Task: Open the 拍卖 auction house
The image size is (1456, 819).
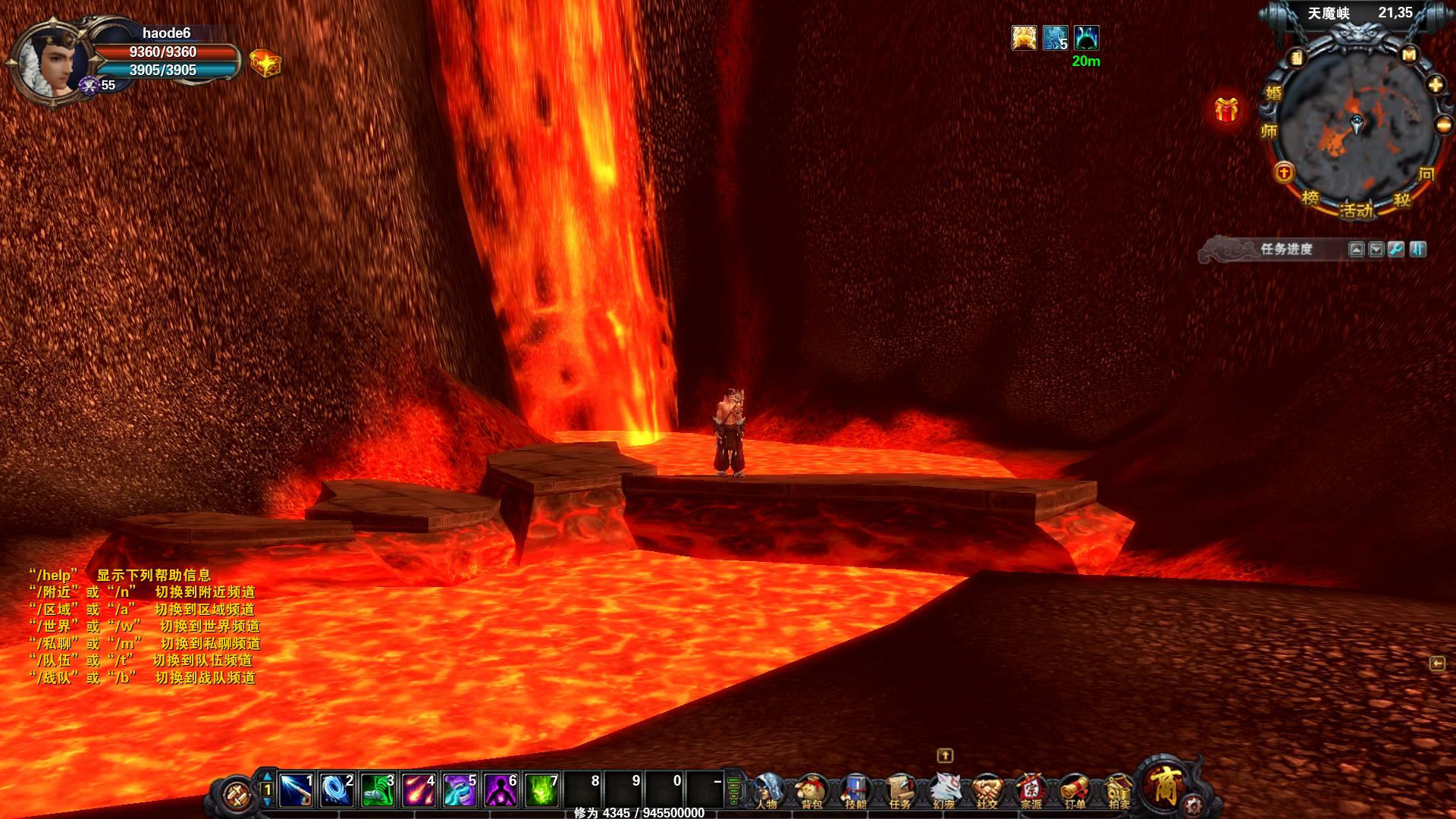Action: coord(1119,791)
